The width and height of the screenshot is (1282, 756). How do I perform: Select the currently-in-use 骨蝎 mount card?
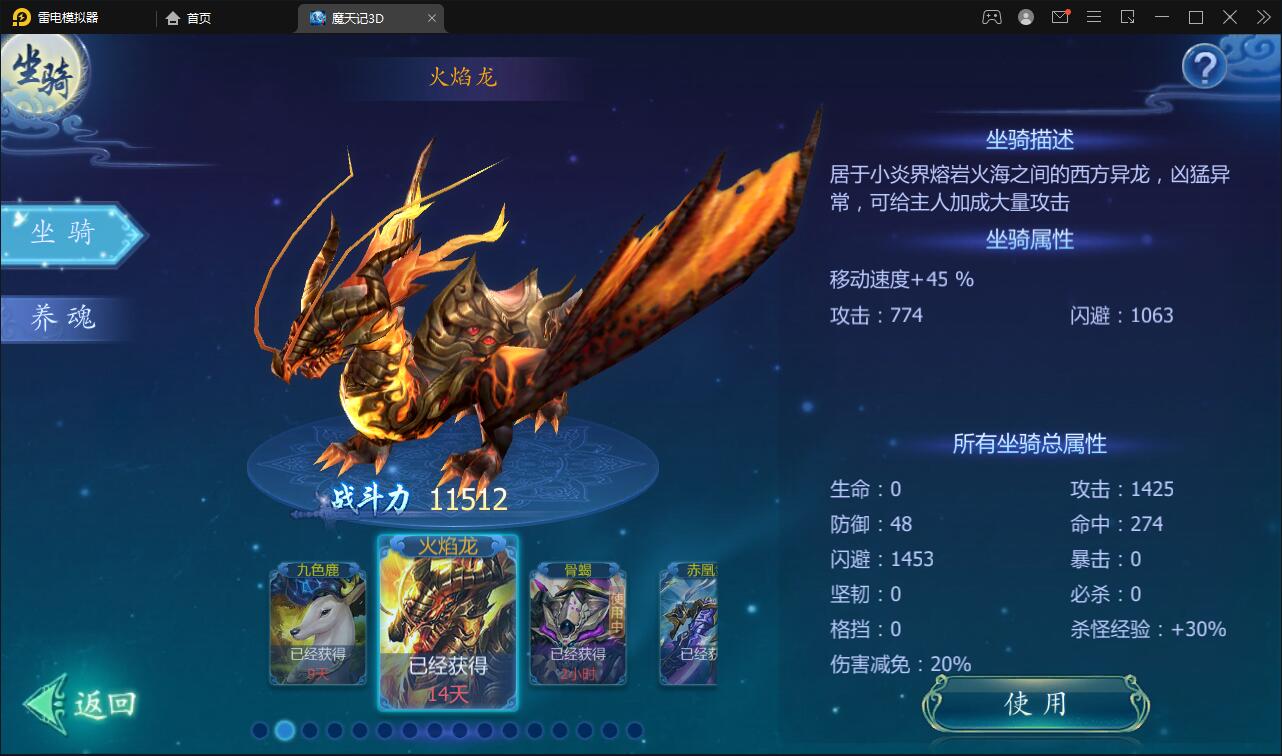click(x=578, y=624)
